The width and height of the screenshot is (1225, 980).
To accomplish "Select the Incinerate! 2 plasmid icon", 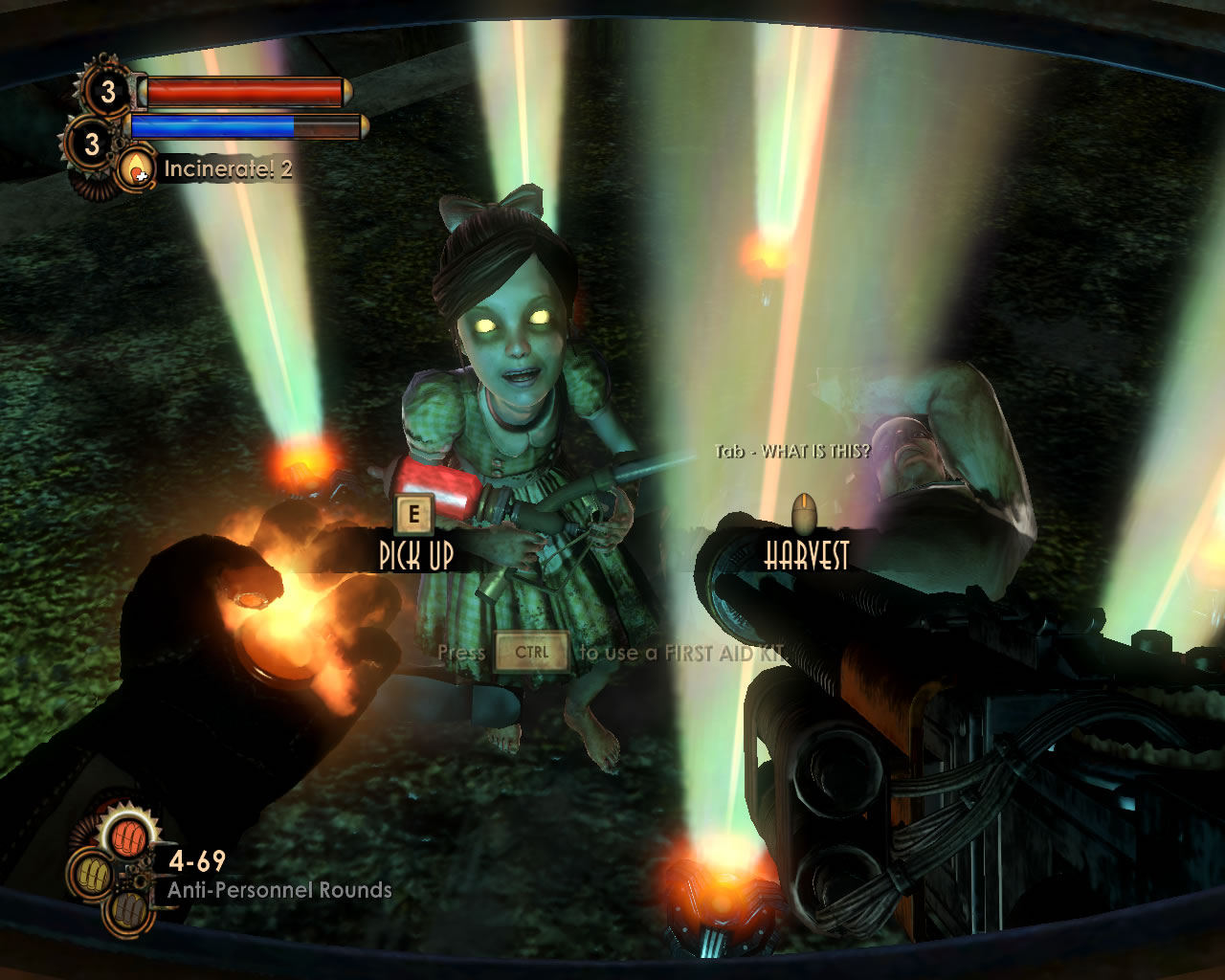I will point(138,169).
